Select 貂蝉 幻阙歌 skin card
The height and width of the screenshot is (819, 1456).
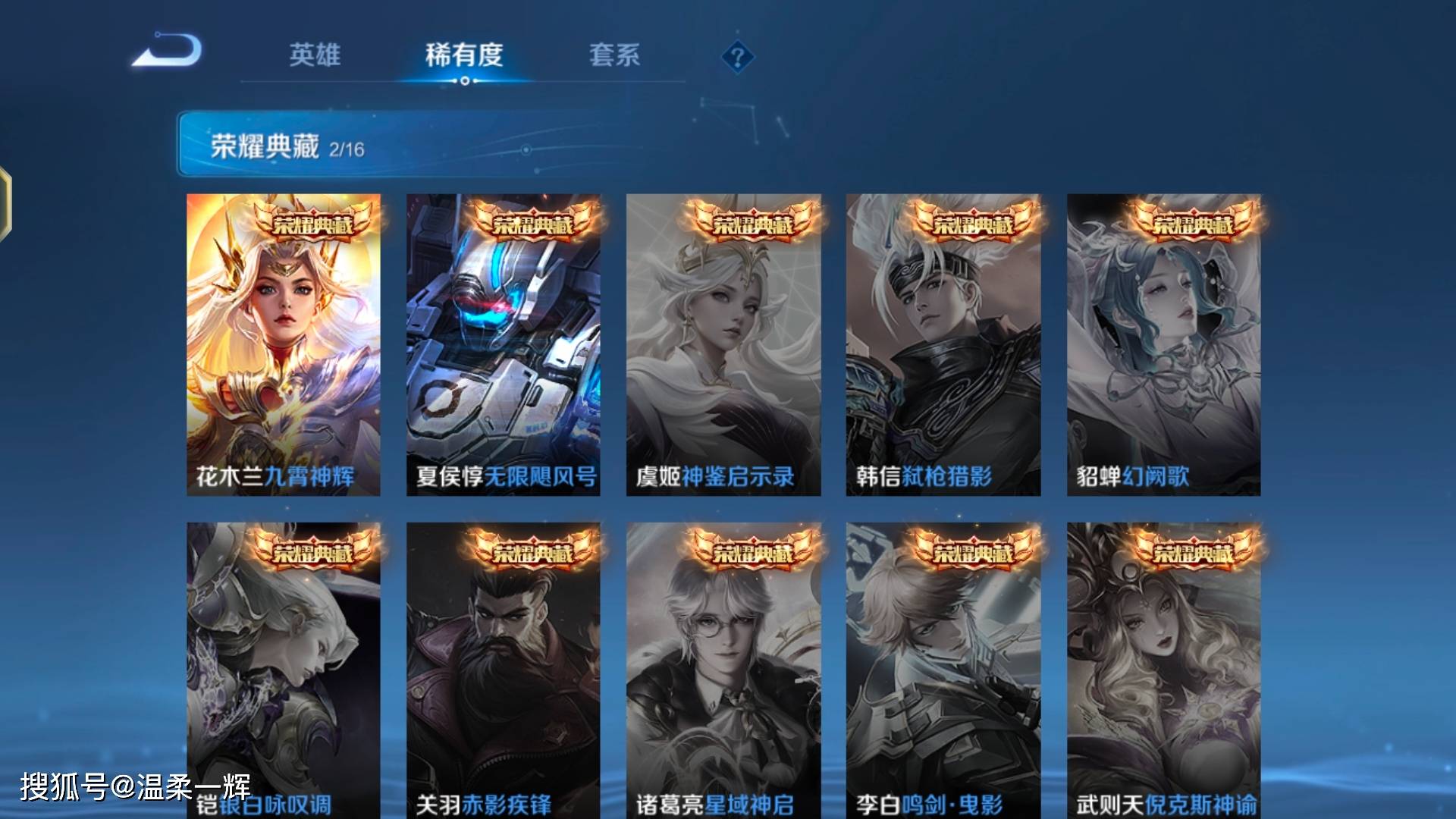tap(1163, 345)
